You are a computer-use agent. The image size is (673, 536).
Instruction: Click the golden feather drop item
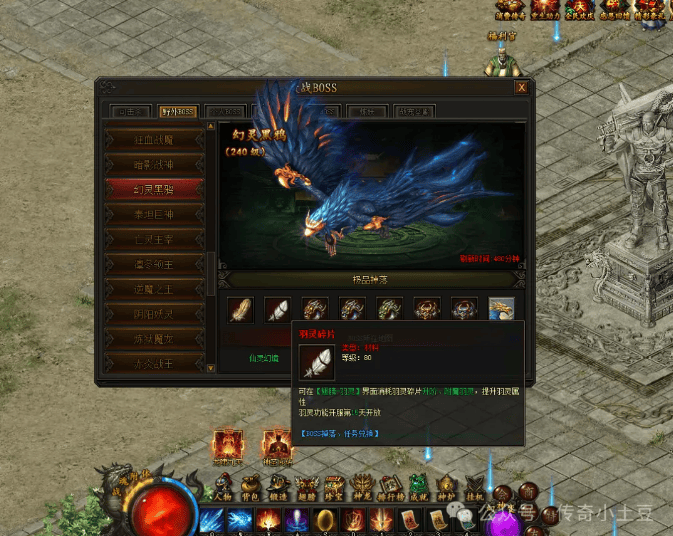pos(240,310)
